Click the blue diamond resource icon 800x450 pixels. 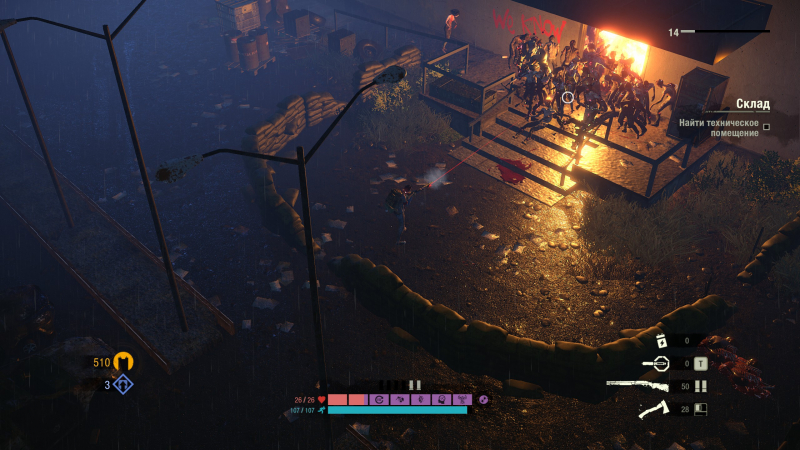123,384
